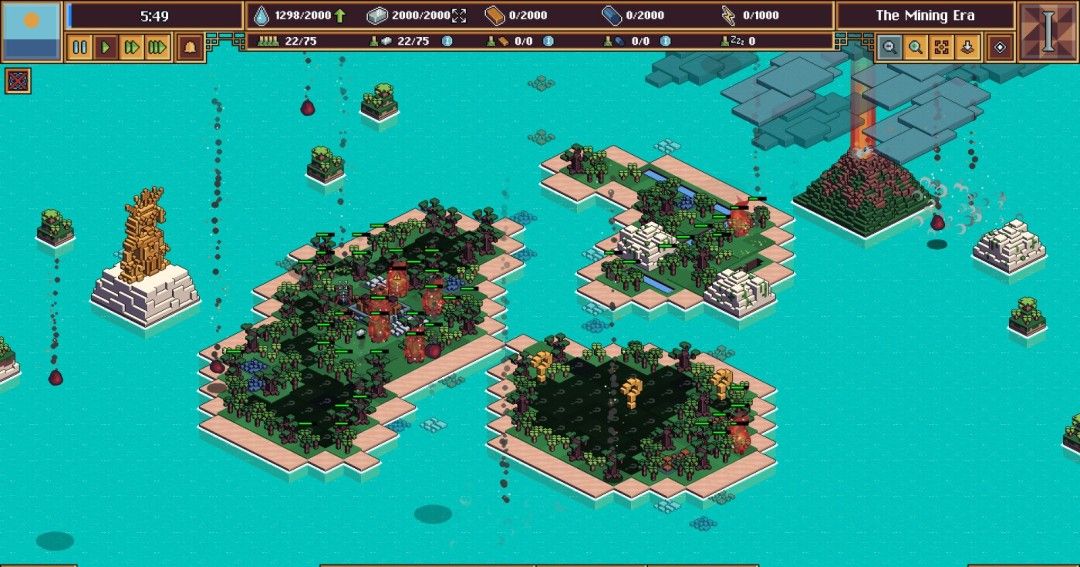Pause the game with the pause button
The image size is (1080, 567).
point(80,47)
